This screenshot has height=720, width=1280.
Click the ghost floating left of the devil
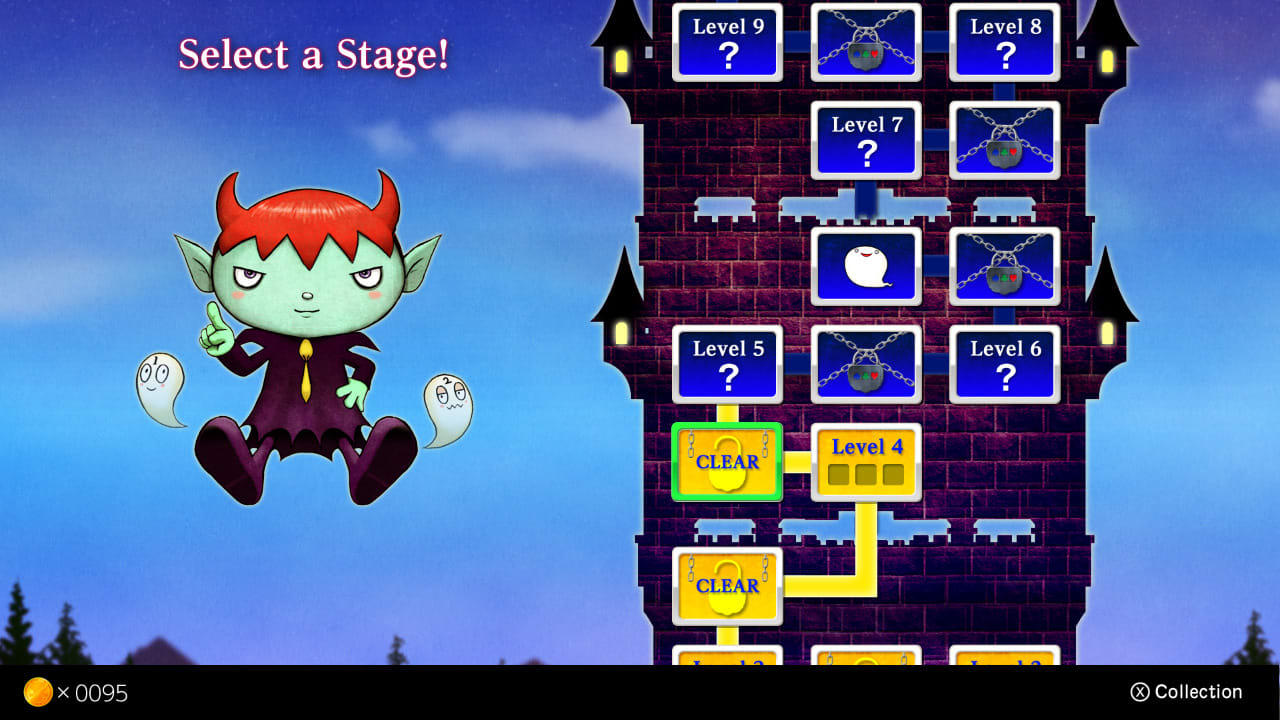pyautogui.click(x=160, y=385)
